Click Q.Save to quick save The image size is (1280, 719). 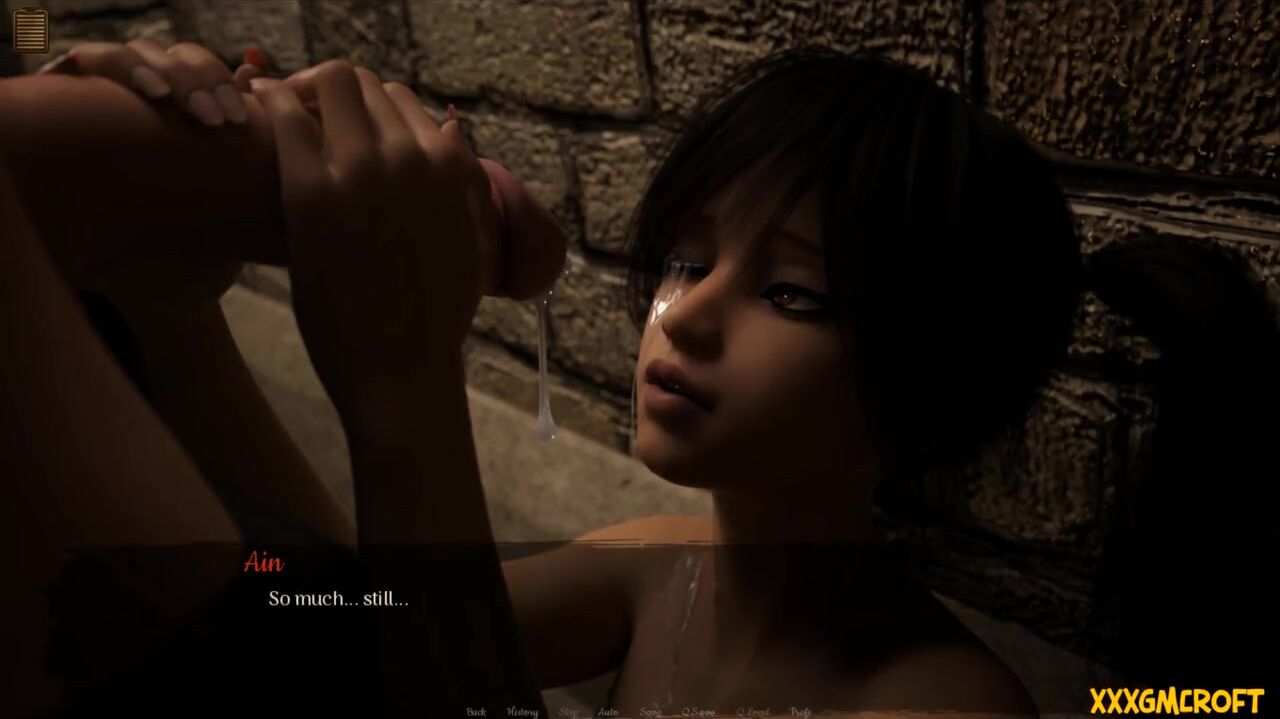coord(698,712)
